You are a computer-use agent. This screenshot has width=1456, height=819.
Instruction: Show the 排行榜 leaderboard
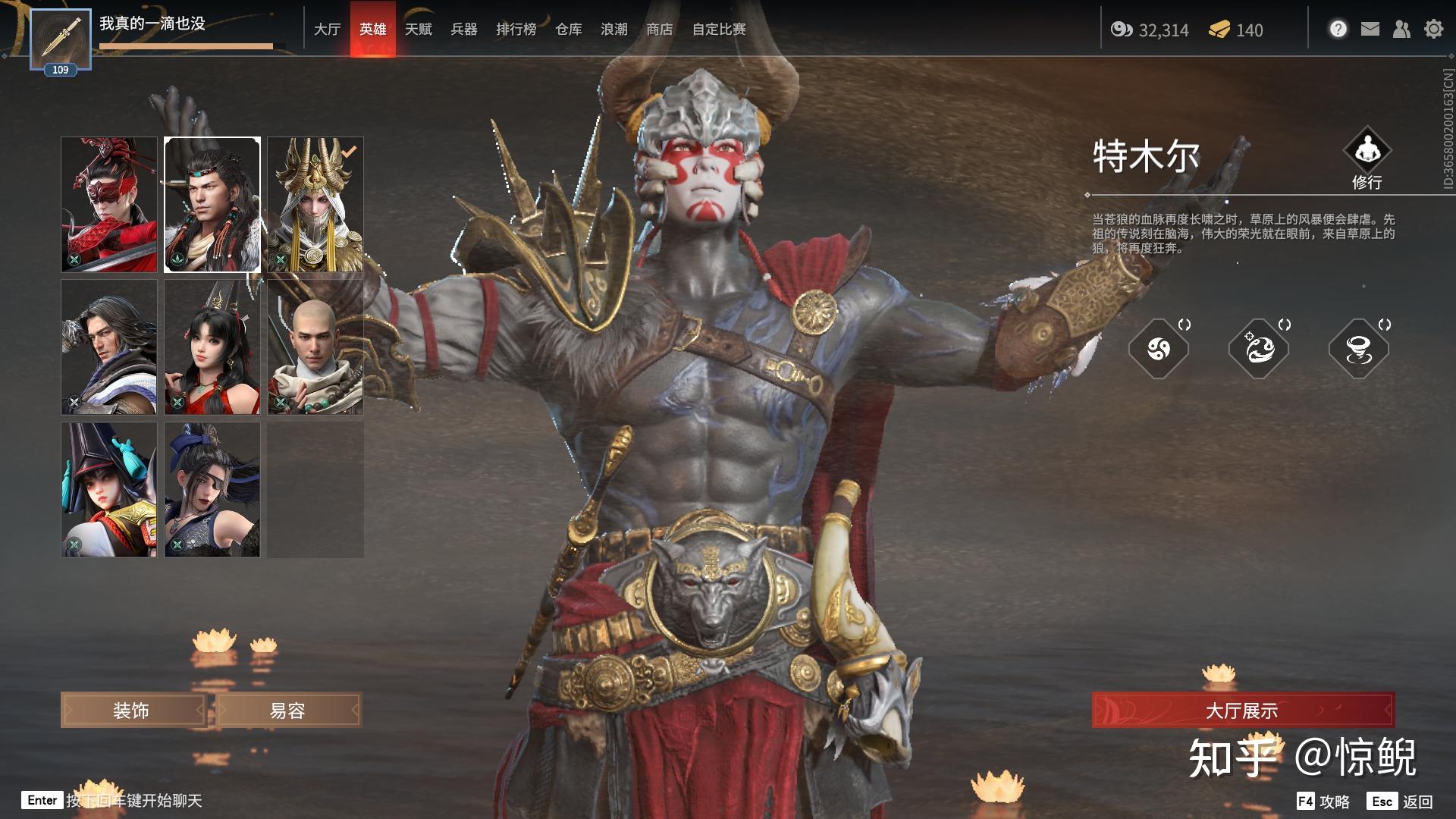pos(516,29)
